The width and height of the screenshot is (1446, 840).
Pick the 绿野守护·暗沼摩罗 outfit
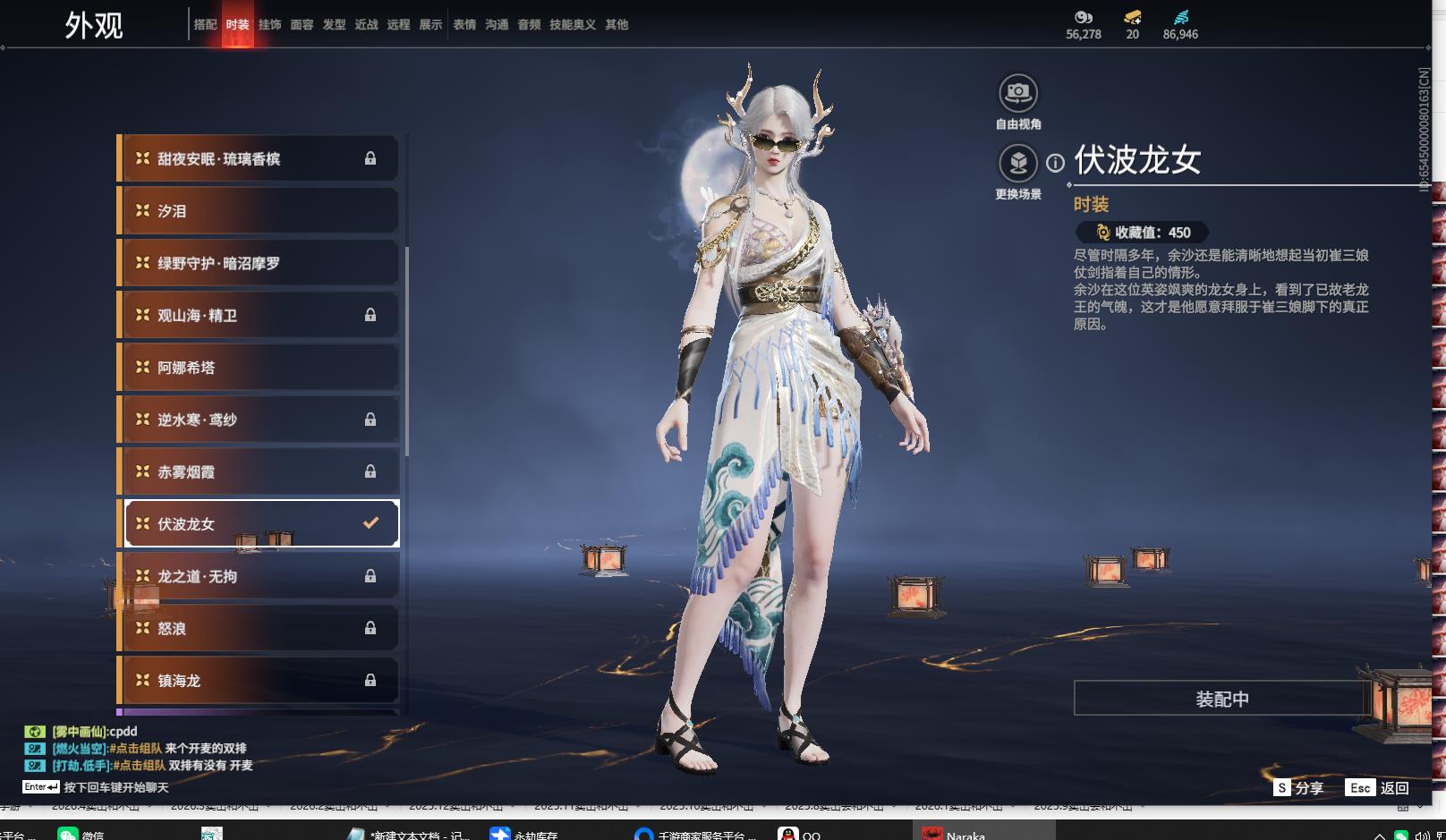(x=258, y=263)
